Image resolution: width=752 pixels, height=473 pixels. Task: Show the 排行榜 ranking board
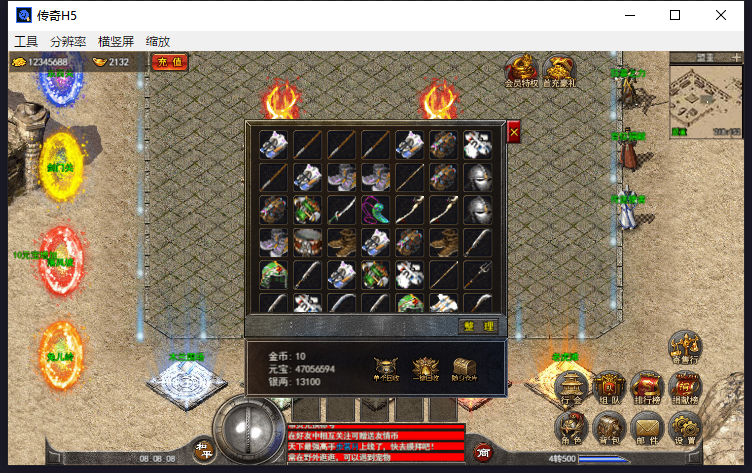647,388
